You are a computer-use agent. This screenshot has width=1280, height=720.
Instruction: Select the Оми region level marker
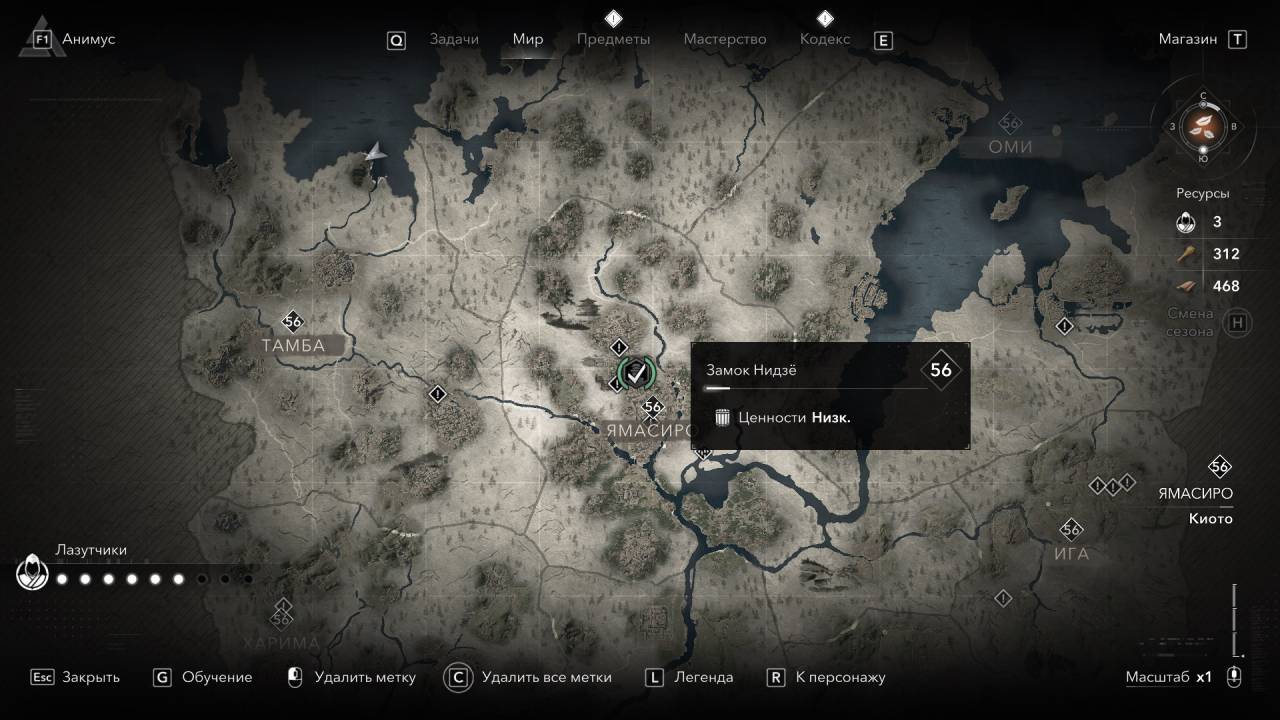click(1010, 123)
